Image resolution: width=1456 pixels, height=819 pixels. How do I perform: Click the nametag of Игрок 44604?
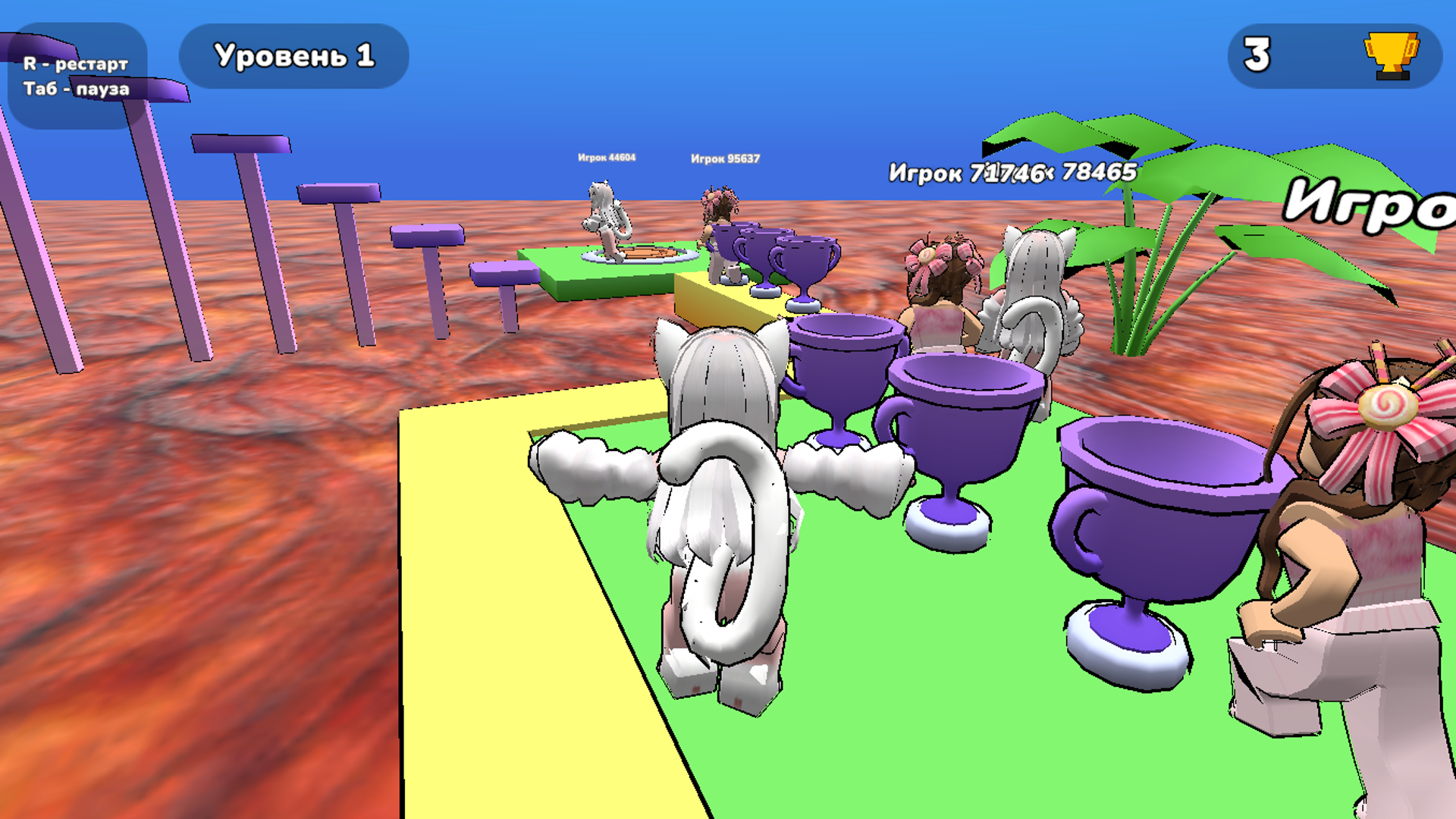pyautogui.click(x=607, y=157)
